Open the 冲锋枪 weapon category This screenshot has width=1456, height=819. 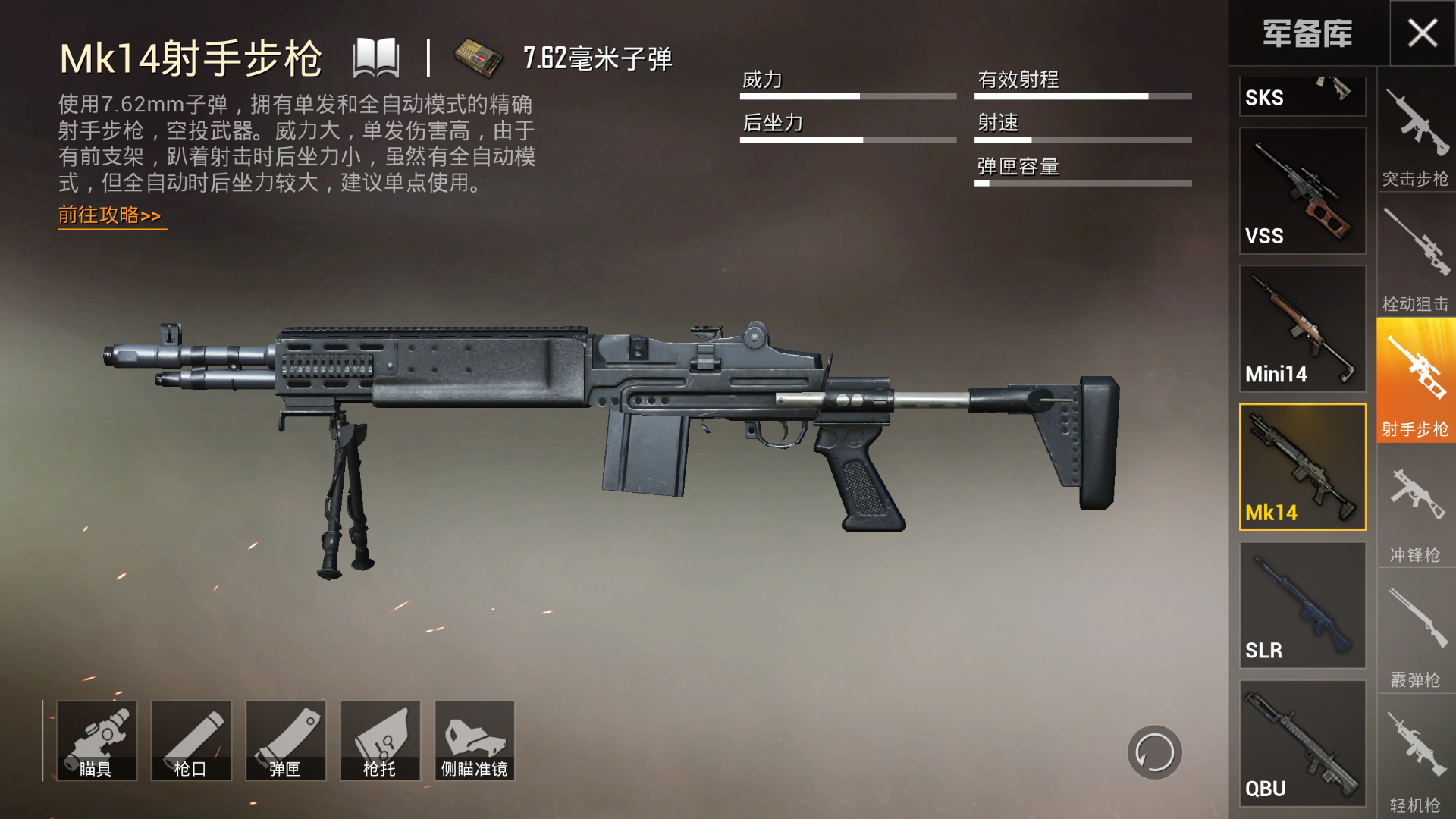(x=1415, y=500)
